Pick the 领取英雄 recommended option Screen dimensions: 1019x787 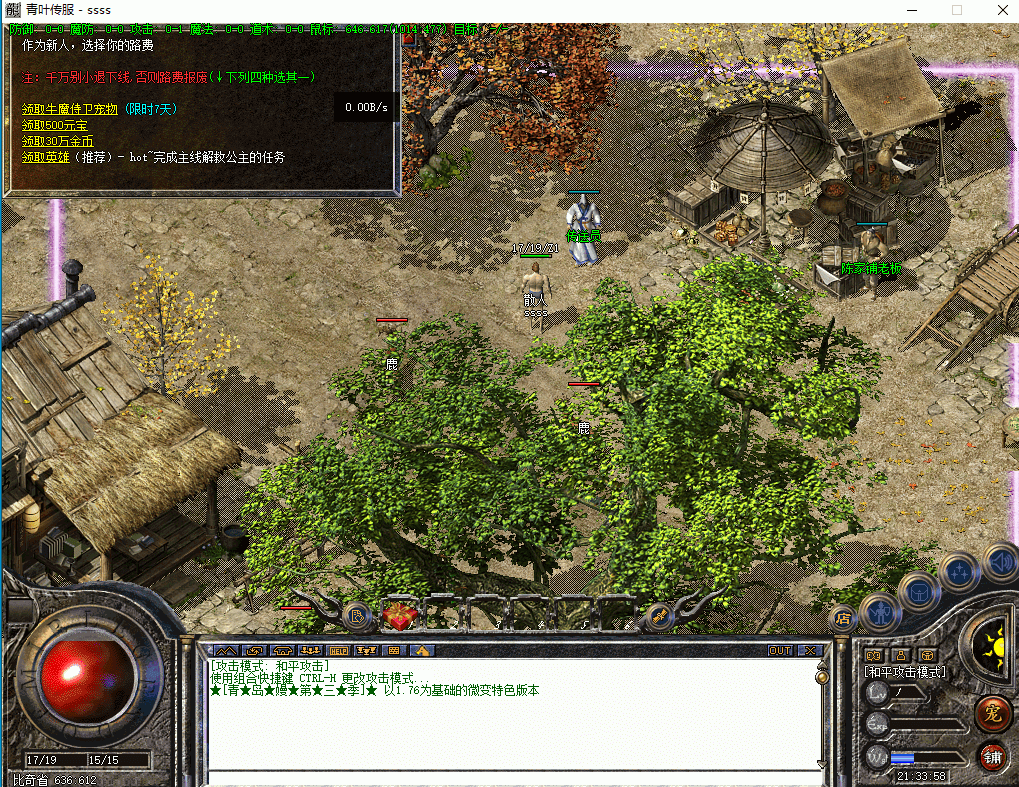point(46,157)
